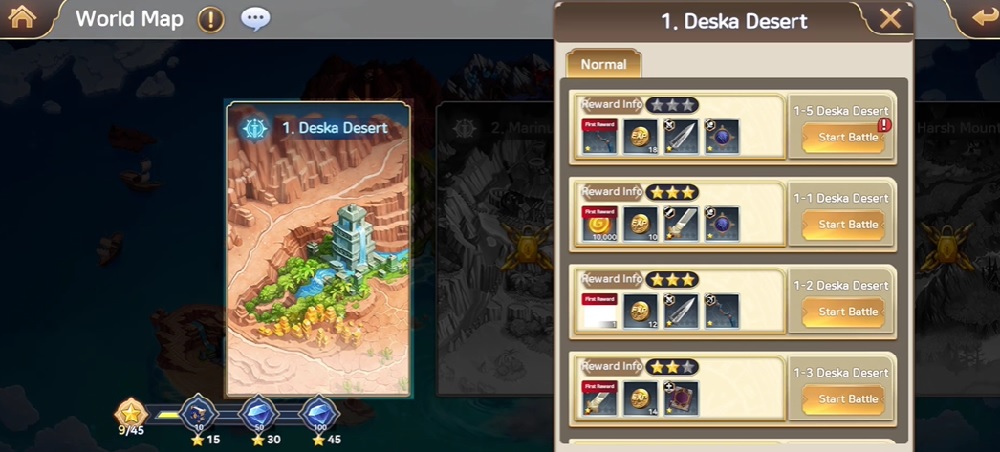The height and width of the screenshot is (452, 1000).
Task: Close the Deska Desert stage panel
Action: click(x=889, y=19)
